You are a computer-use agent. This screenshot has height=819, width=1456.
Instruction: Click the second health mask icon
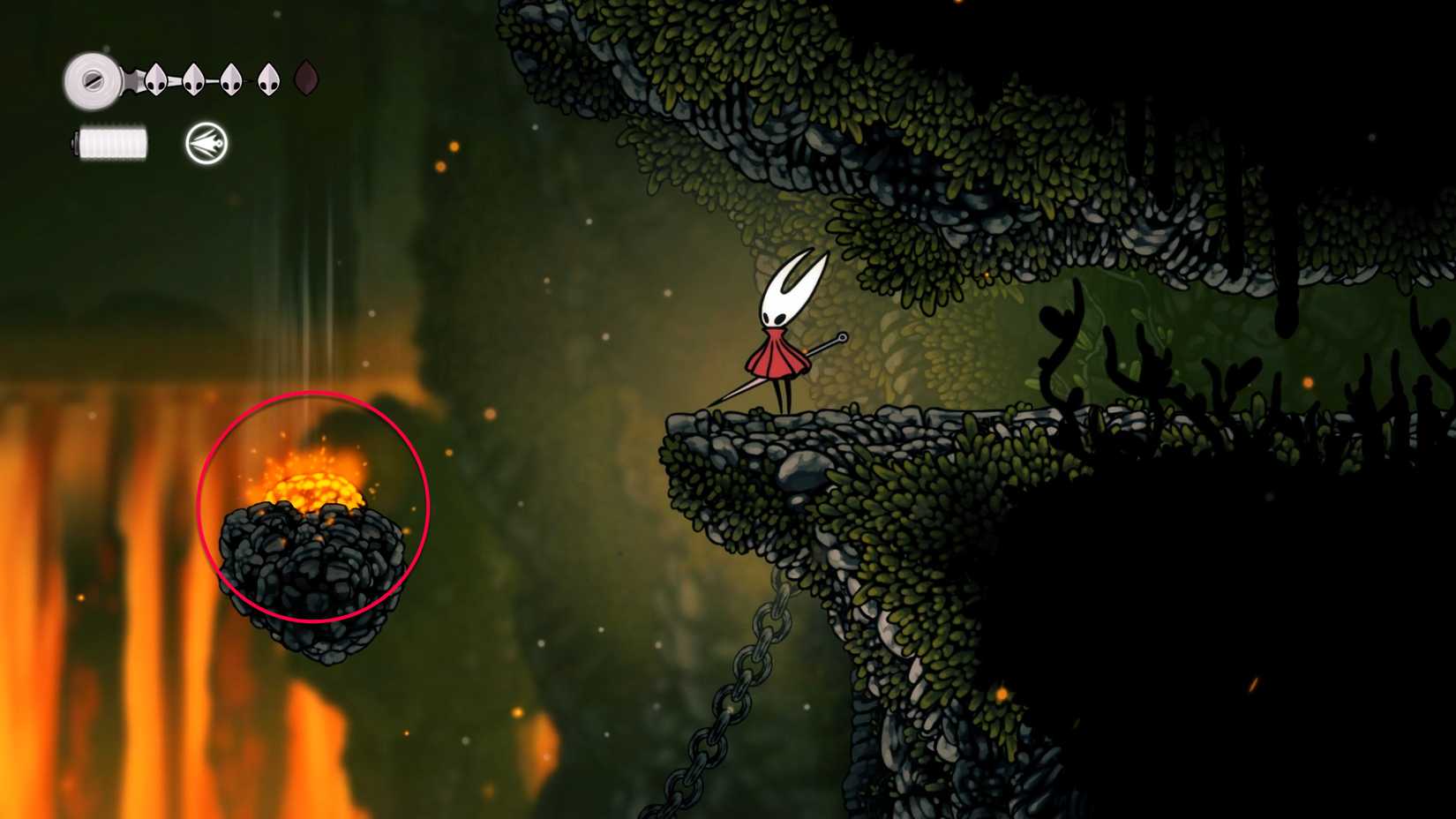194,79
